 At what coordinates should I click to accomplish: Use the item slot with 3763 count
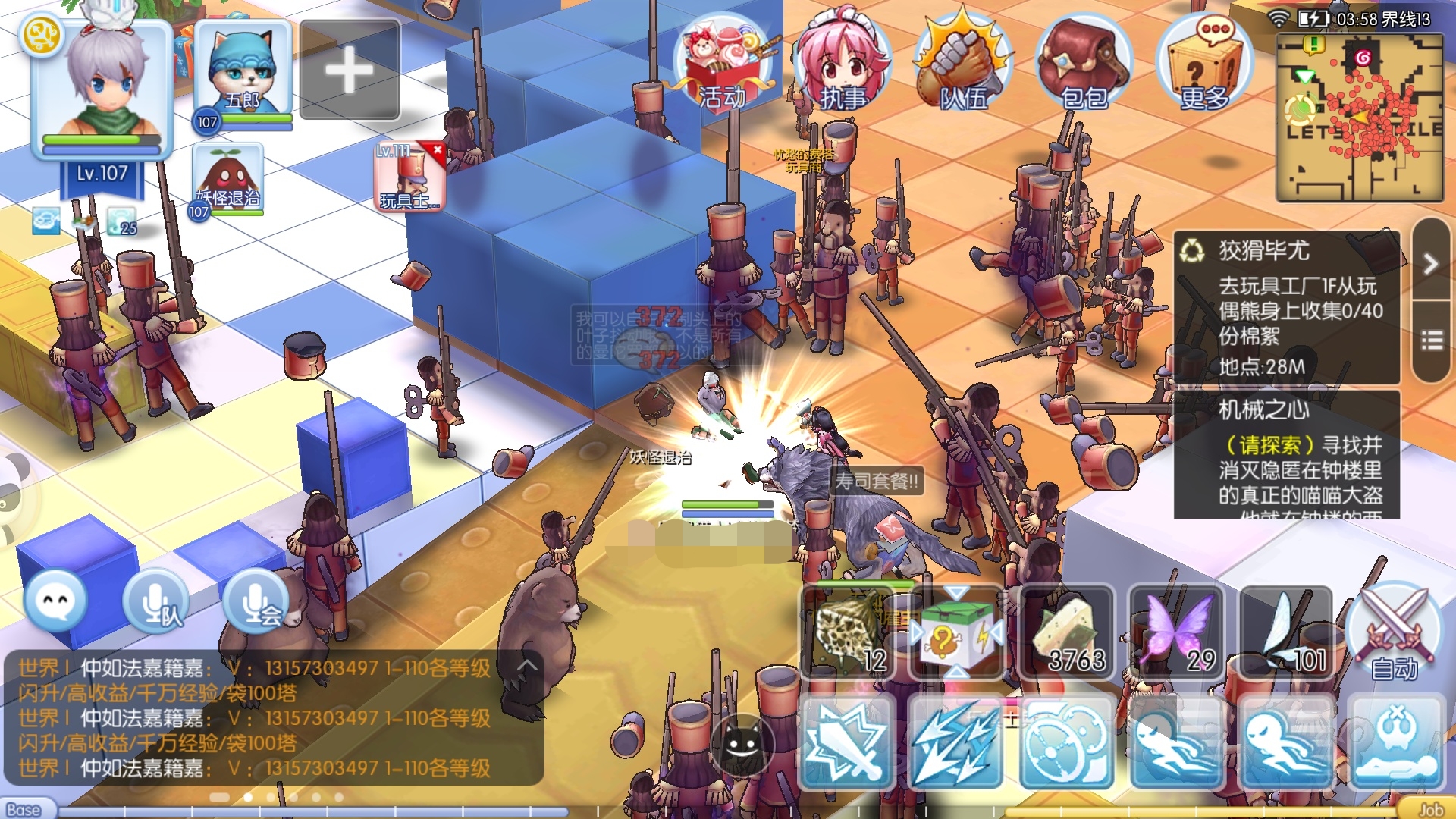[1068, 632]
